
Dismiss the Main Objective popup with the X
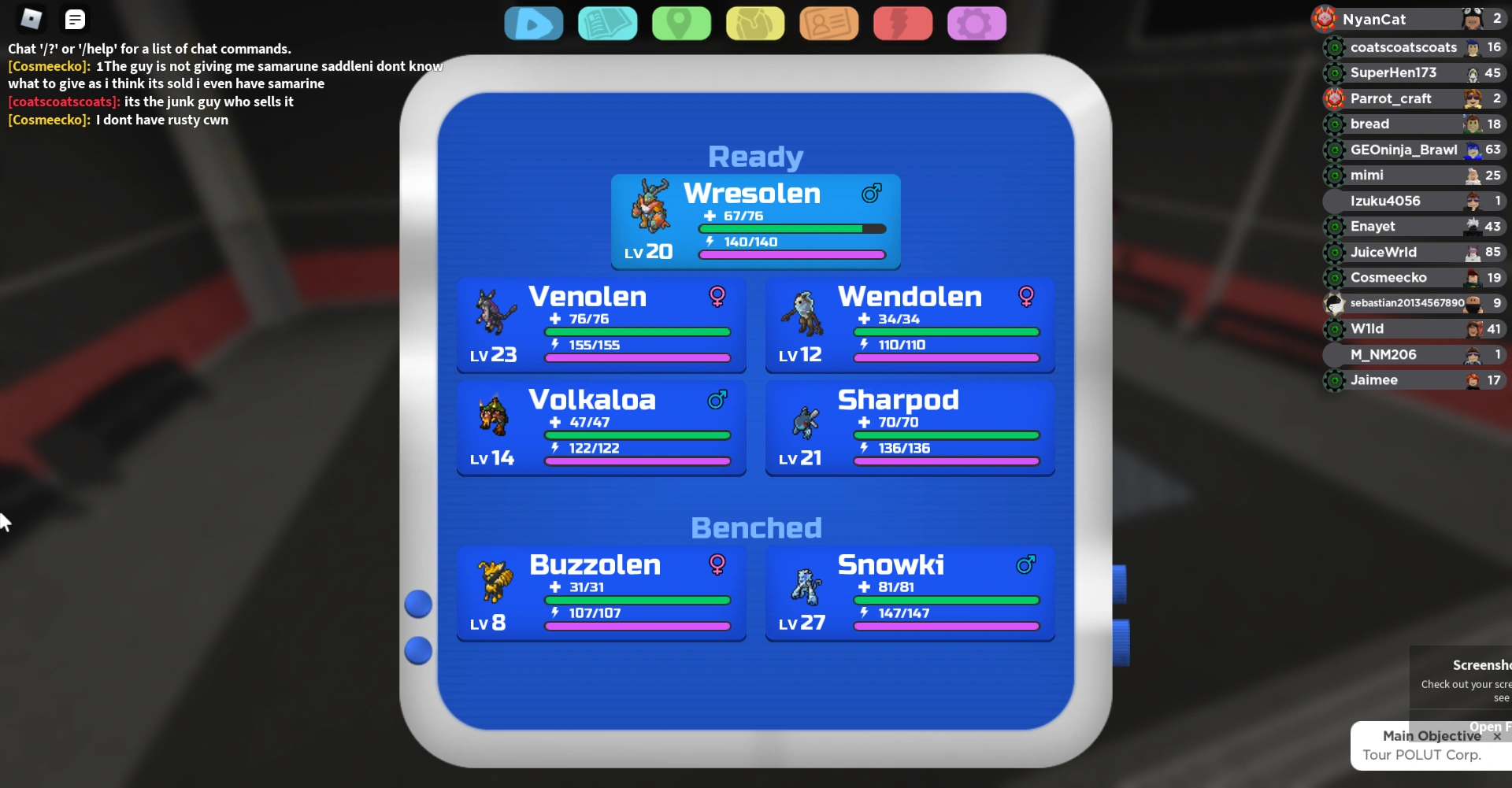point(1495,735)
